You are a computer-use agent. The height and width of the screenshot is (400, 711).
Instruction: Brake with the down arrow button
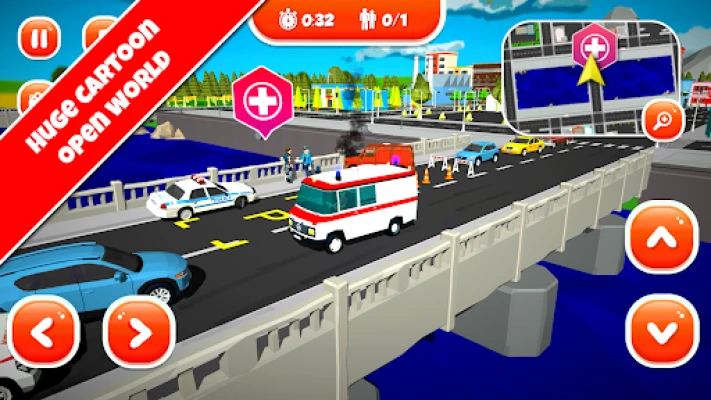click(662, 331)
